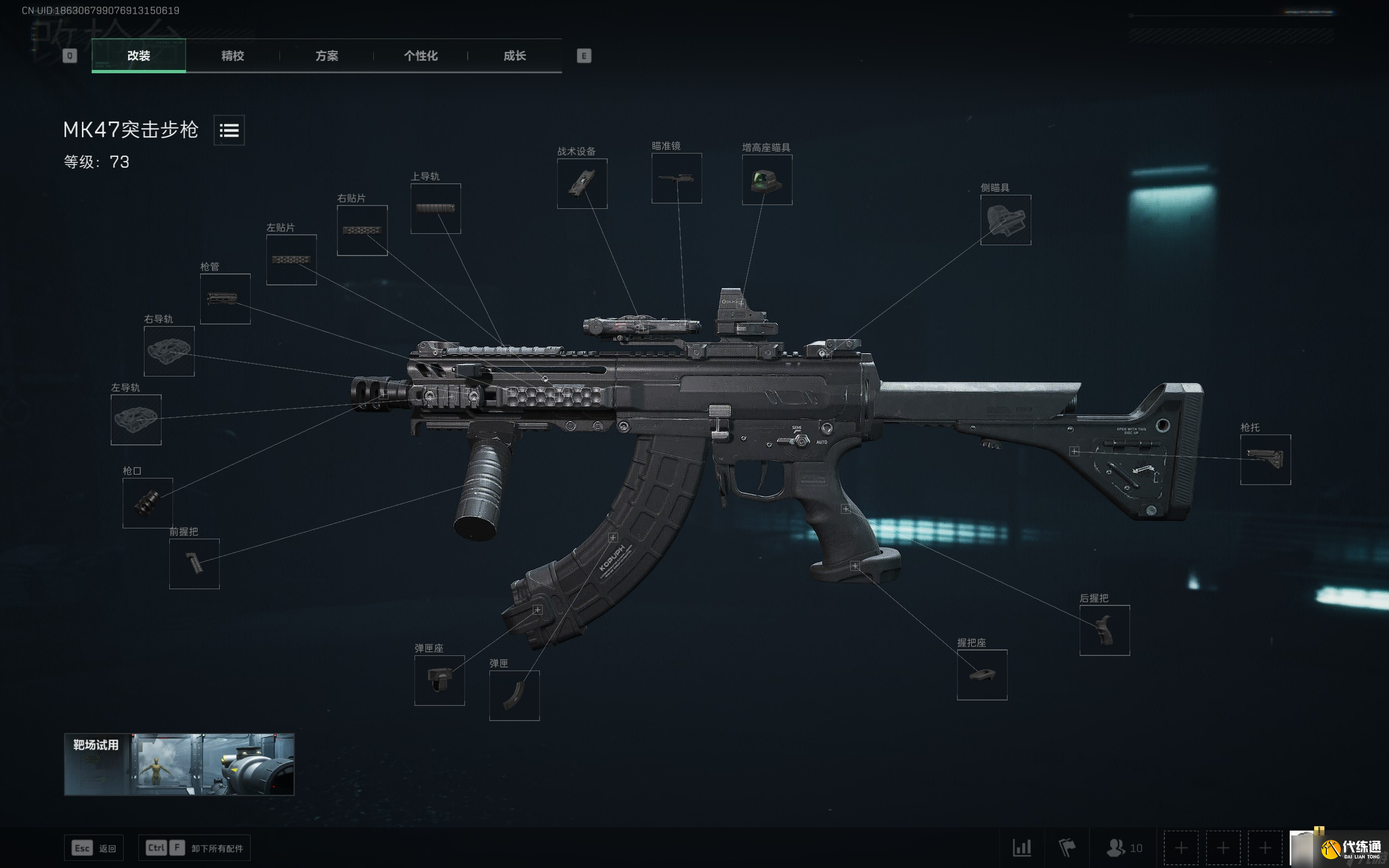Choose the 前握把 foregrip slot
Viewport: 1389px width, 868px height.
pyautogui.click(x=194, y=563)
